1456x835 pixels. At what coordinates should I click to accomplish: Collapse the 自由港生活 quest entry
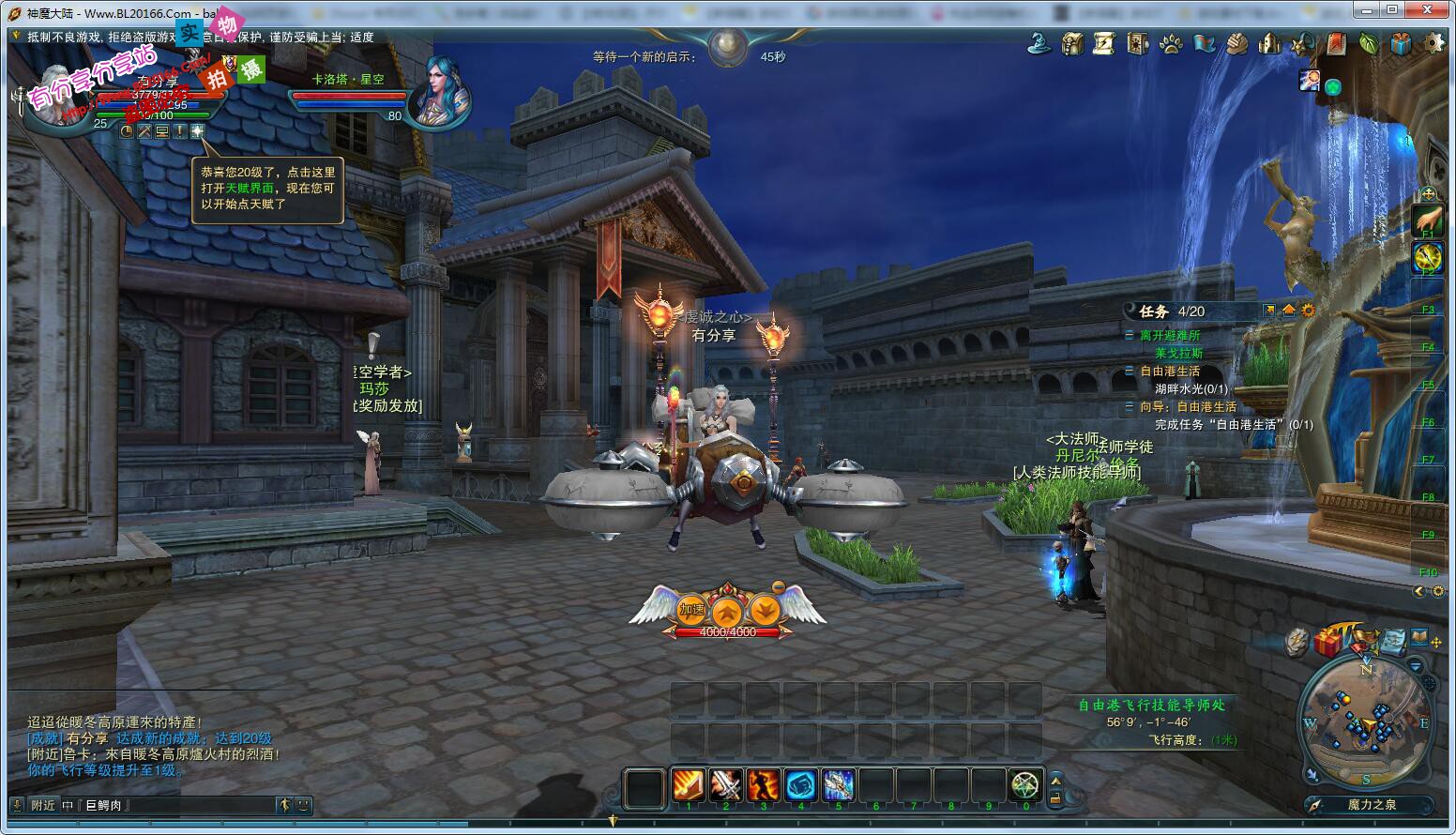(x=1130, y=371)
